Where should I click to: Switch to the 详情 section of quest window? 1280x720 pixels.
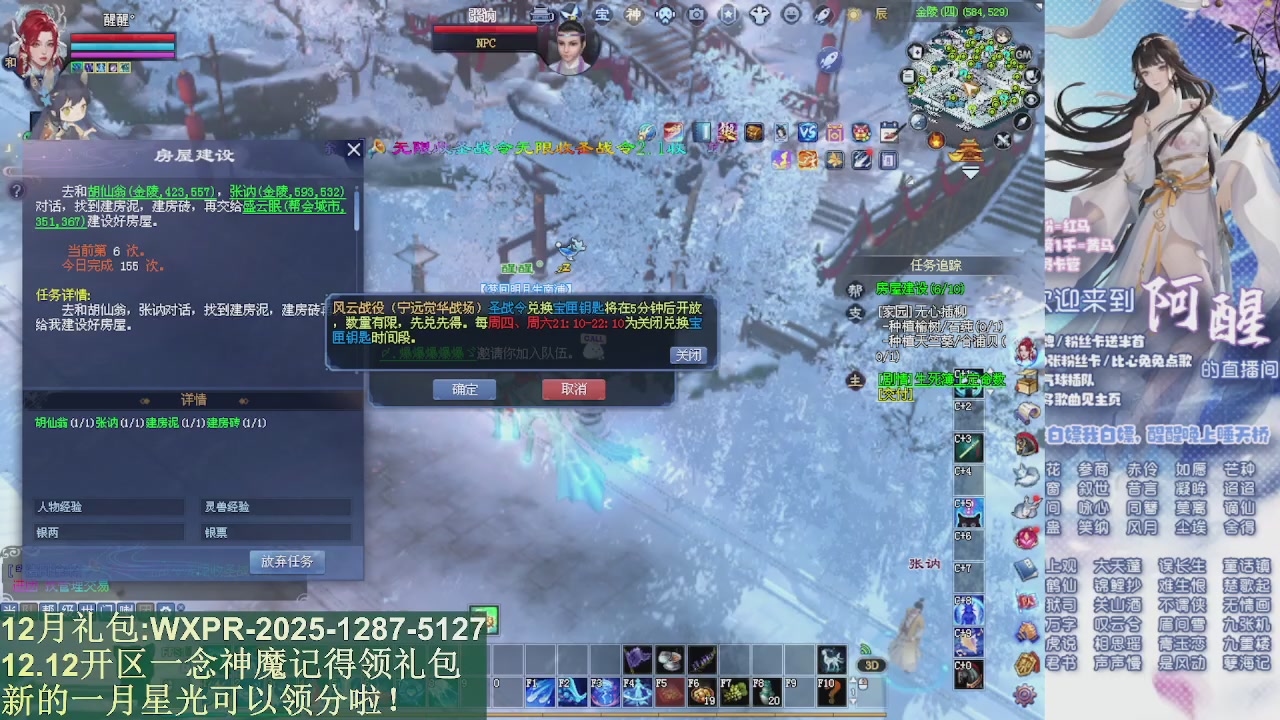coord(193,400)
